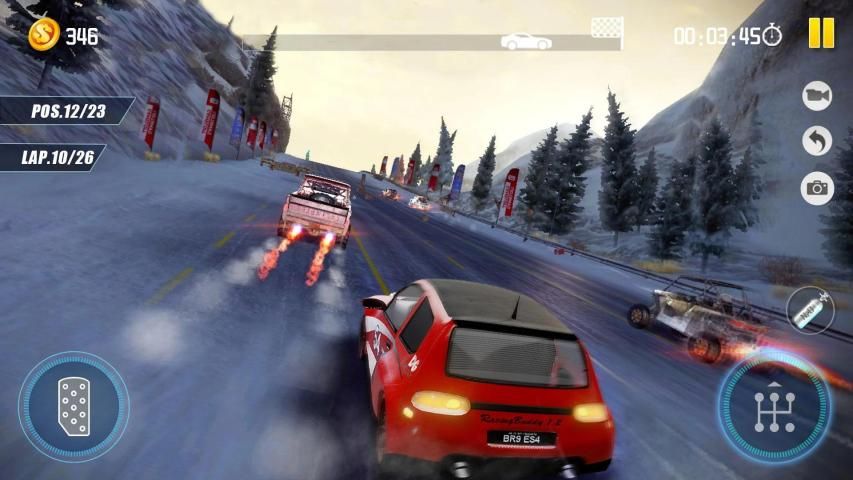Activate the nitro boost canister button
Screen dimensions: 853x480
click(809, 311)
